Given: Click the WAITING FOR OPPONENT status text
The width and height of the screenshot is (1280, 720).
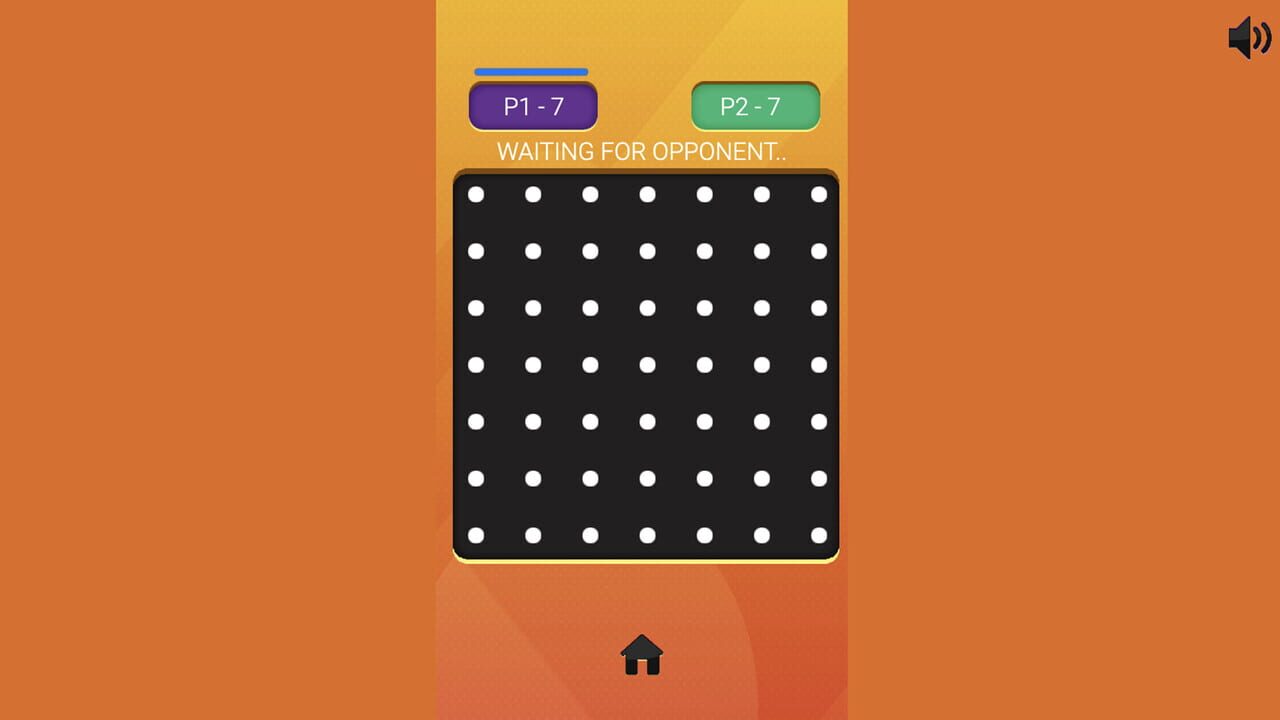Looking at the screenshot, I should pyautogui.click(x=641, y=151).
